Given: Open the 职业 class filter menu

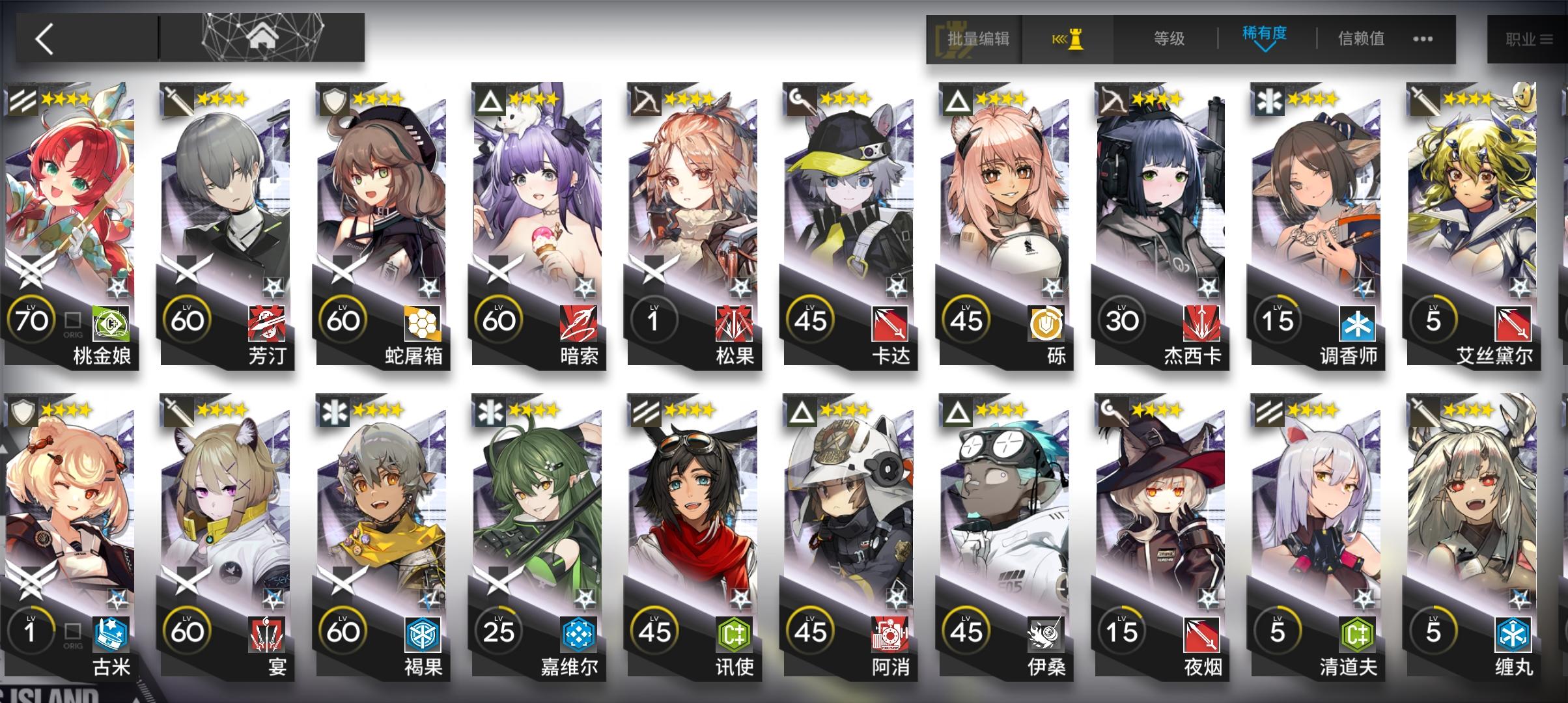Looking at the screenshot, I should click(x=1527, y=38).
